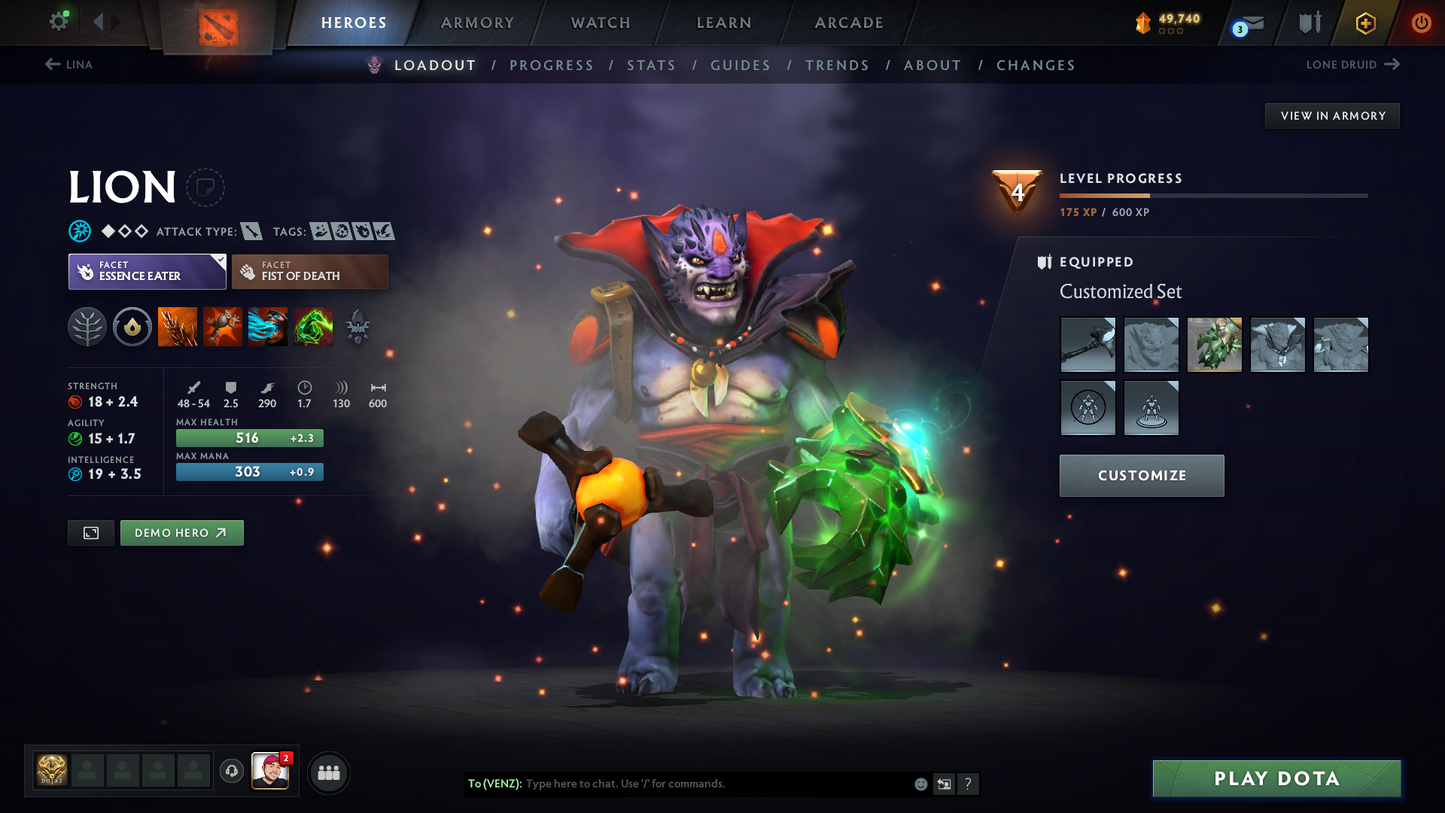Open the Lion talent tree icon
Image resolution: width=1445 pixels, height=813 pixels.
[87, 326]
